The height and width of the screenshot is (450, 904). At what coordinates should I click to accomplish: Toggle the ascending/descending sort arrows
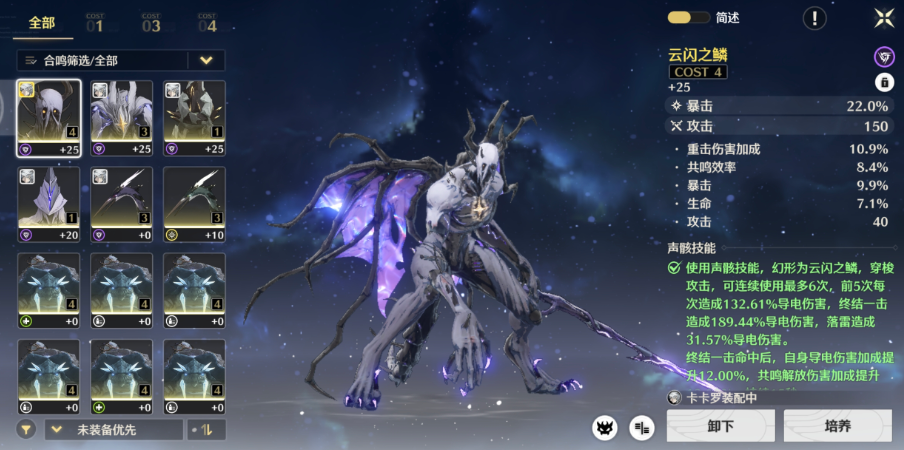[208, 429]
